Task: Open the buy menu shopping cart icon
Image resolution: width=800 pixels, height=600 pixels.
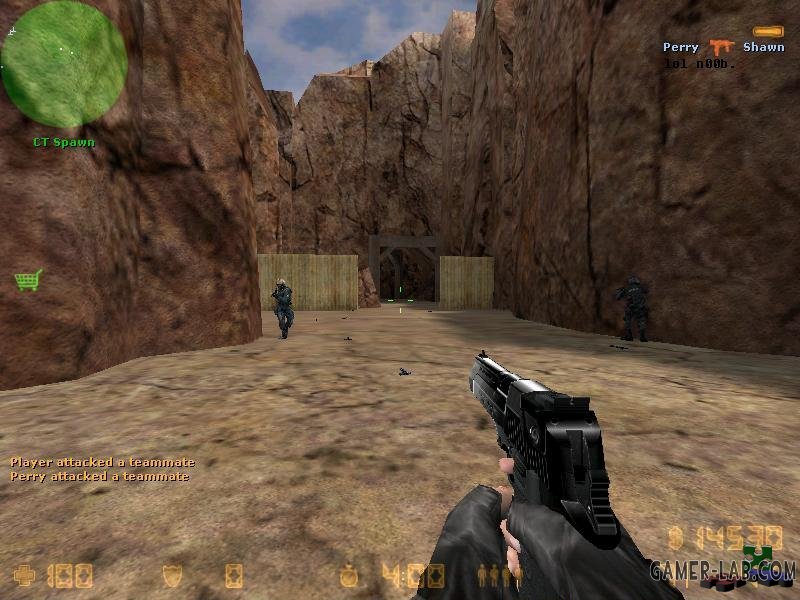Action: coord(28,280)
